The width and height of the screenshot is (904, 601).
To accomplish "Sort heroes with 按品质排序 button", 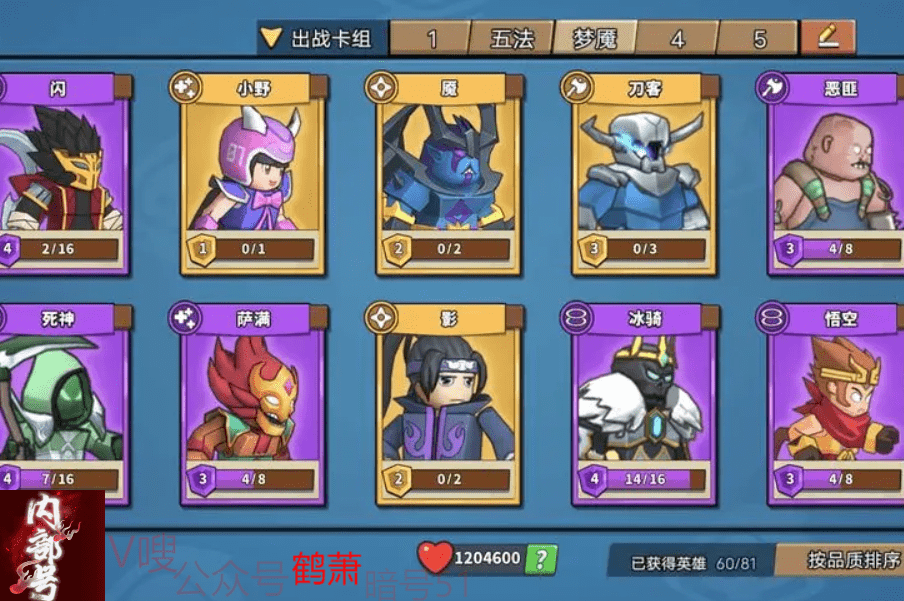I will point(852,560).
